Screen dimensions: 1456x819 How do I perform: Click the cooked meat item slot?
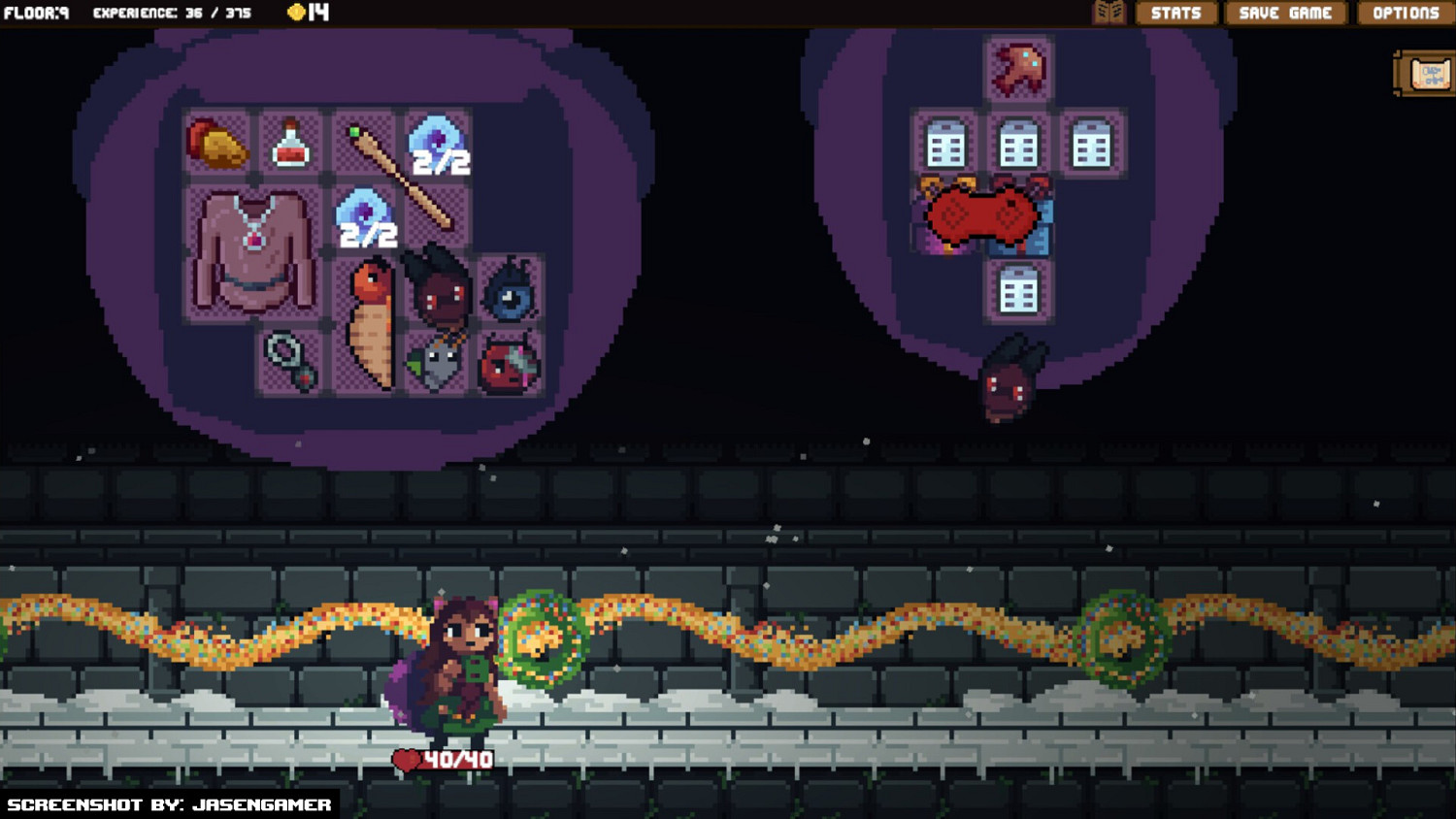click(215, 143)
